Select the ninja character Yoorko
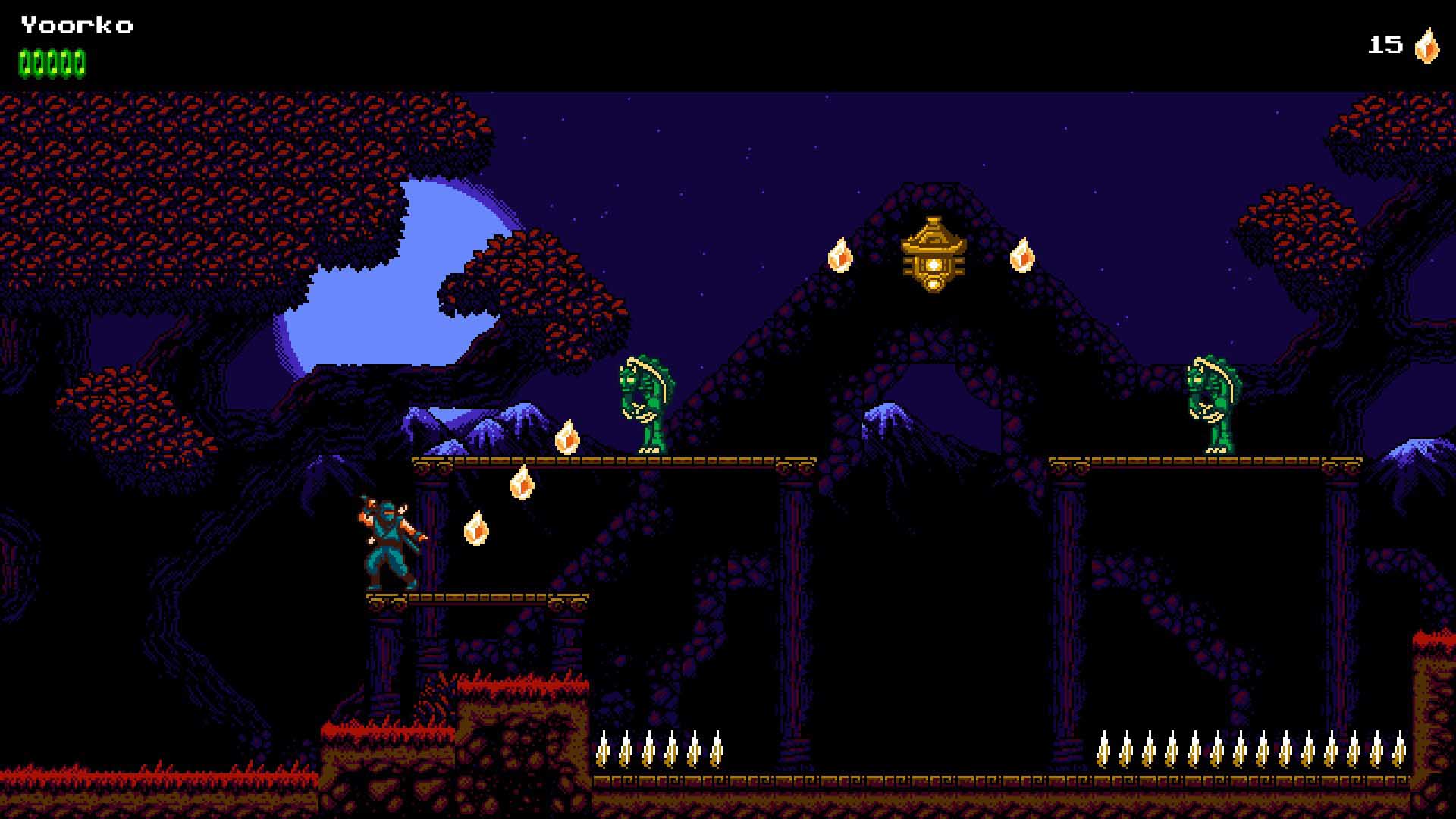The width and height of the screenshot is (1456, 819). [391, 538]
